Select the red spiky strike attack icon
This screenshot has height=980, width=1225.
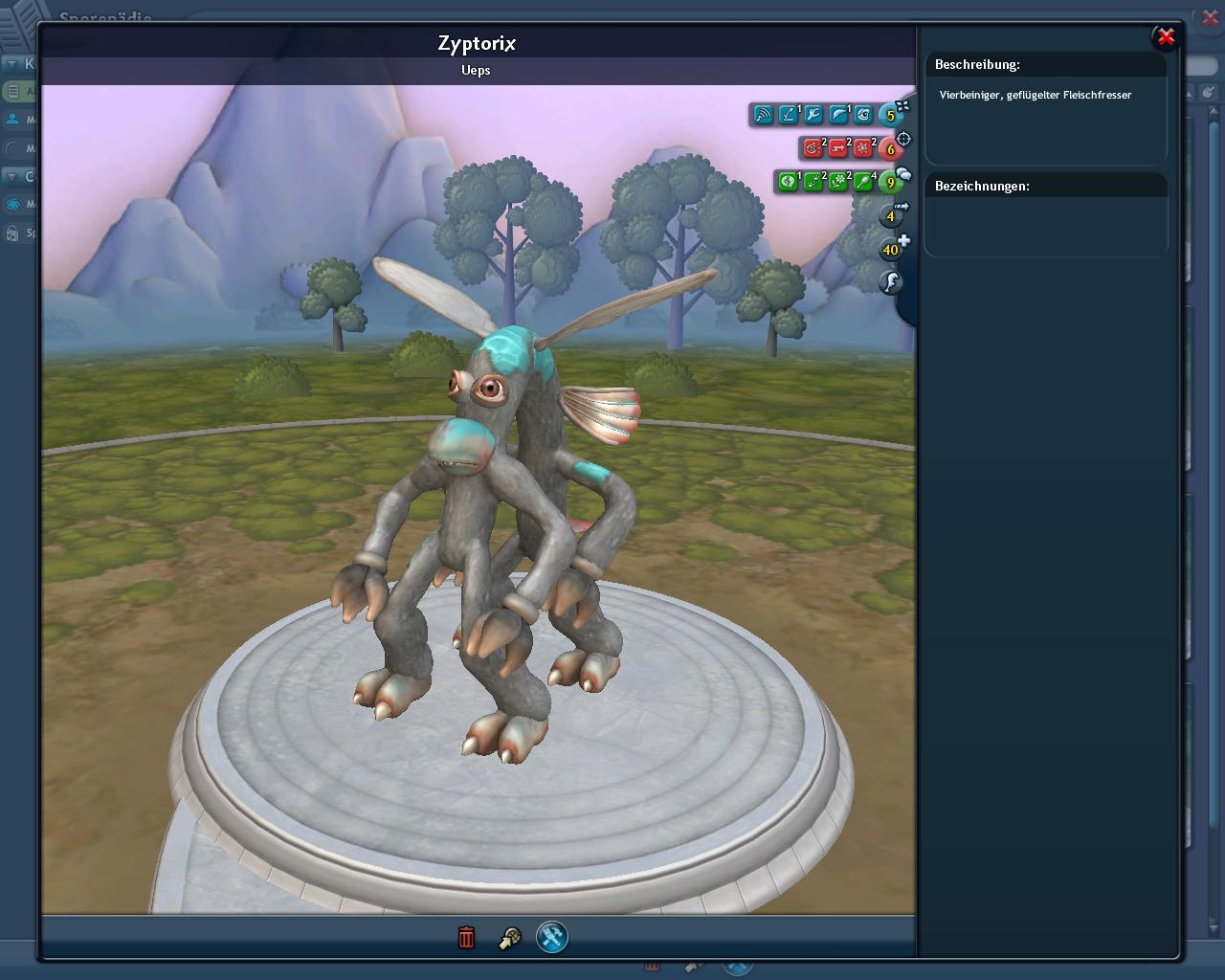pos(862,148)
